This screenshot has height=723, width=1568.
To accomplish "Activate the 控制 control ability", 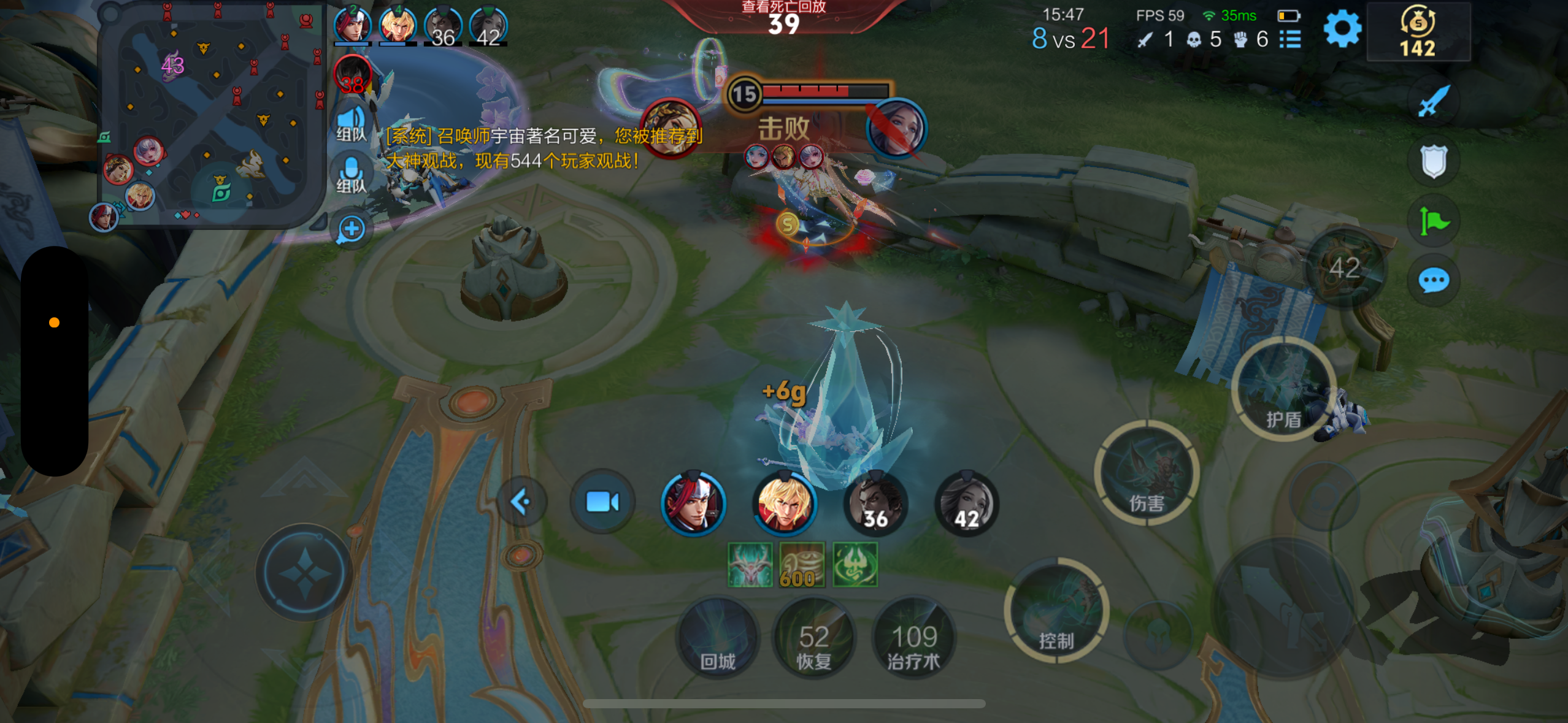I will [1056, 610].
